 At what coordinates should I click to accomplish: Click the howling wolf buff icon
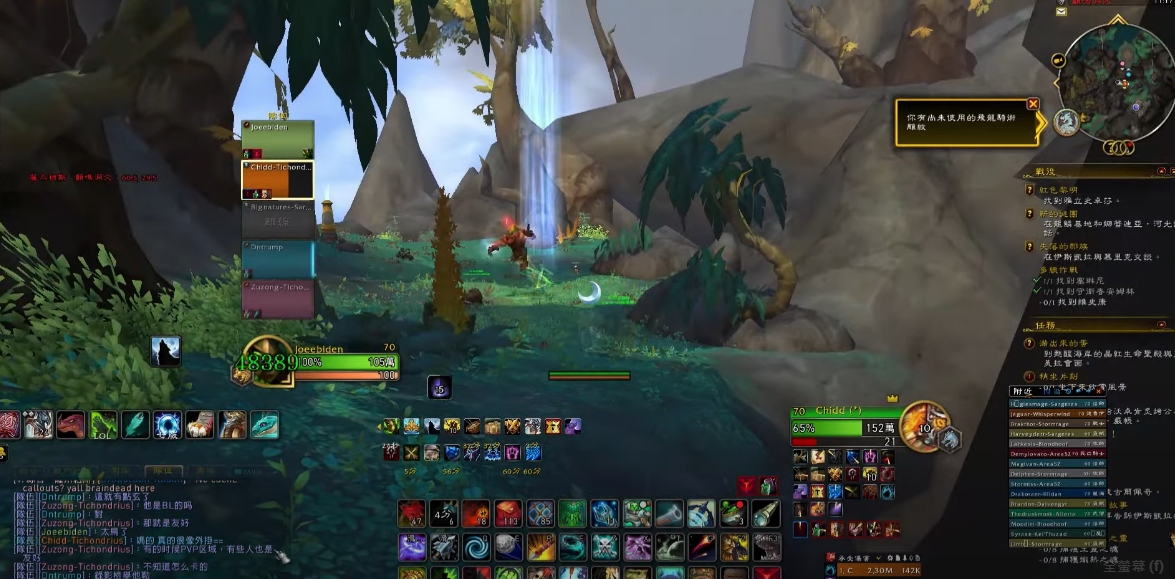coord(165,351)
